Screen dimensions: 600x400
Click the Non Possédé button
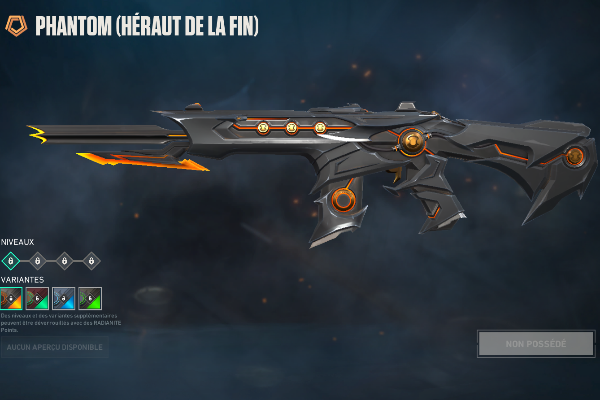[536, 343]
